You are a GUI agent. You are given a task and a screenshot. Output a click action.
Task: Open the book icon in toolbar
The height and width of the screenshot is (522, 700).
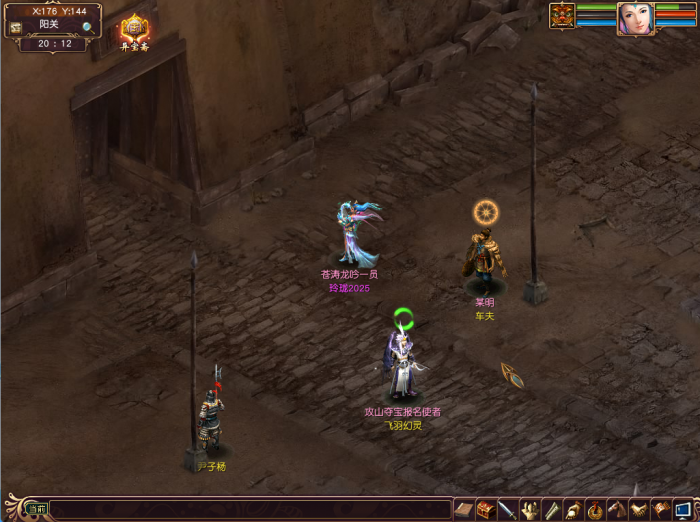464,509
